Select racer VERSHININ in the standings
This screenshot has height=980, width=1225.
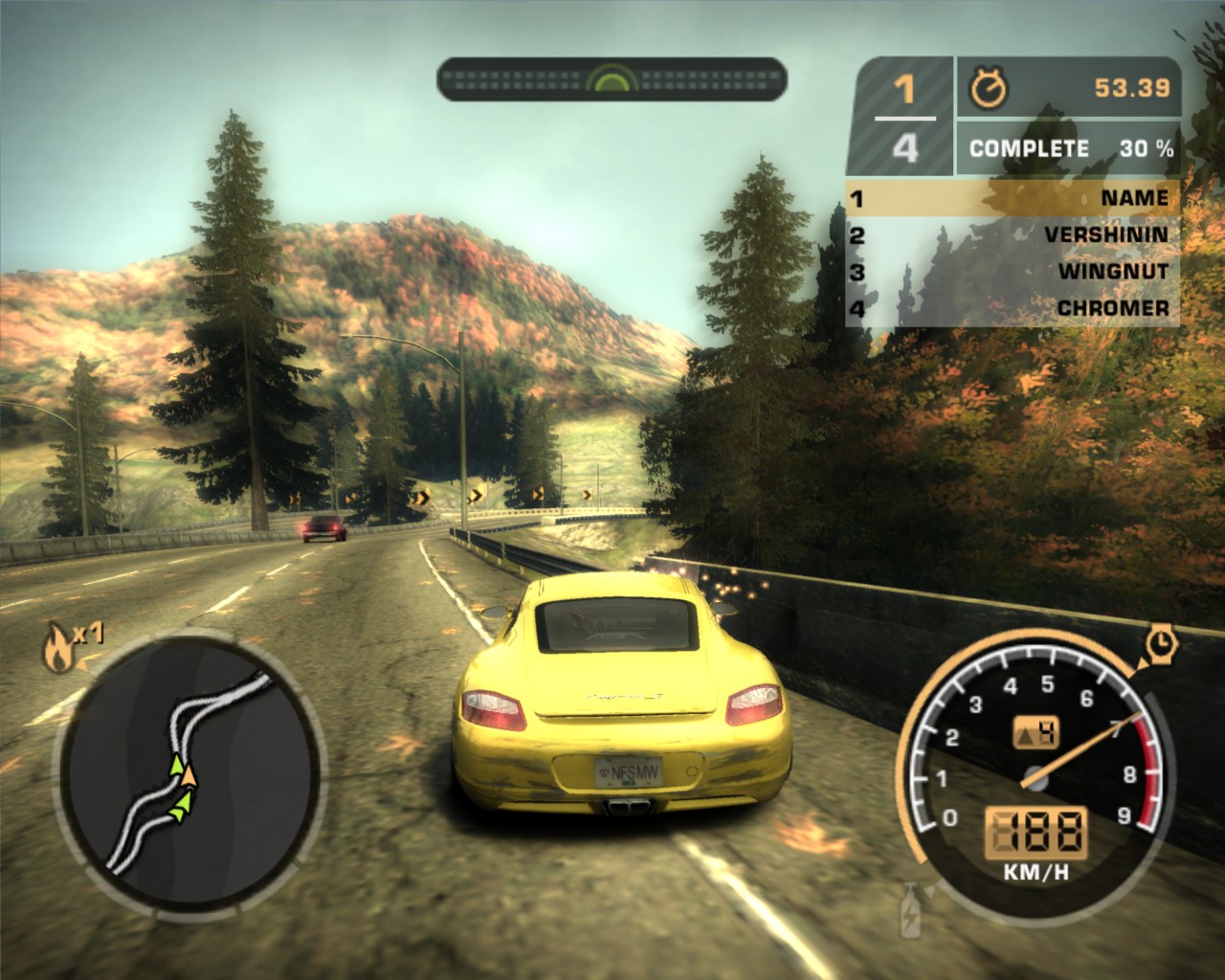pos(1013,234)
